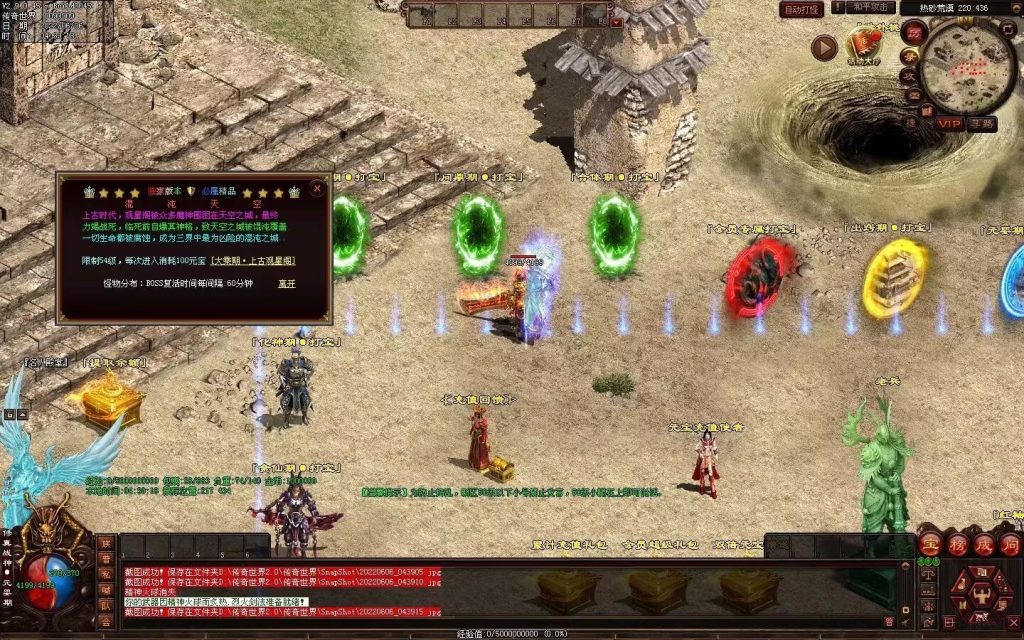The width and height of the screenshot is (1024, 640).
Task: Click the round play-arrow button
Action: click(824, 48)
